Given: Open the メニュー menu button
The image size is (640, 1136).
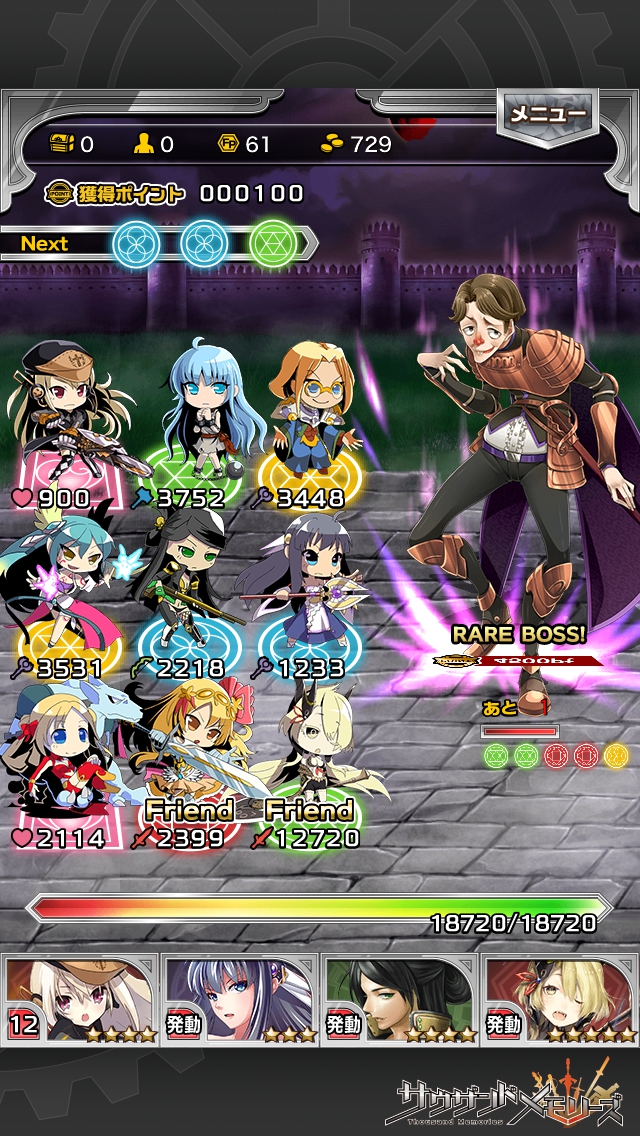Looking at the screenshot, I should click(547, 115).
